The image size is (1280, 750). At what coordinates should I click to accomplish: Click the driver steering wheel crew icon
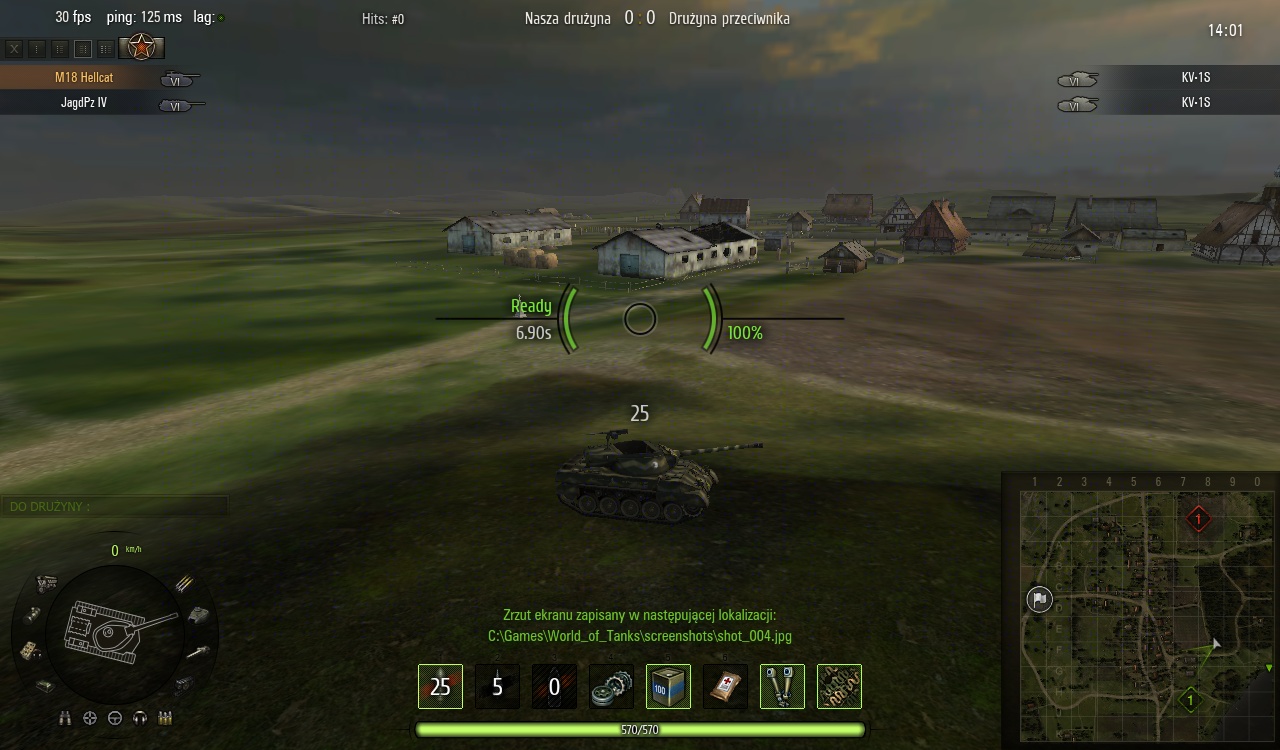pyautogui.click(x=115, y=718)
